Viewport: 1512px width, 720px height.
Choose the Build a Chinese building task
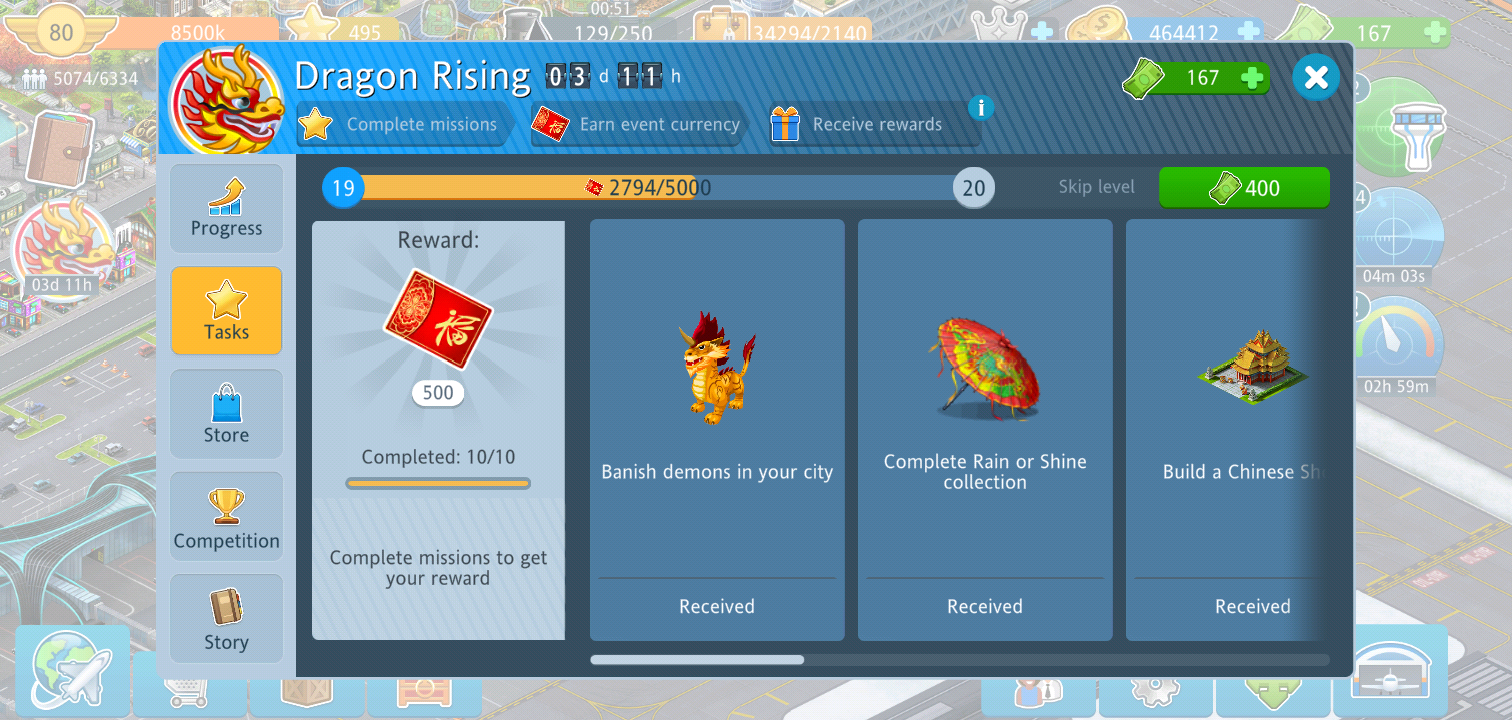click(1227, 430)
